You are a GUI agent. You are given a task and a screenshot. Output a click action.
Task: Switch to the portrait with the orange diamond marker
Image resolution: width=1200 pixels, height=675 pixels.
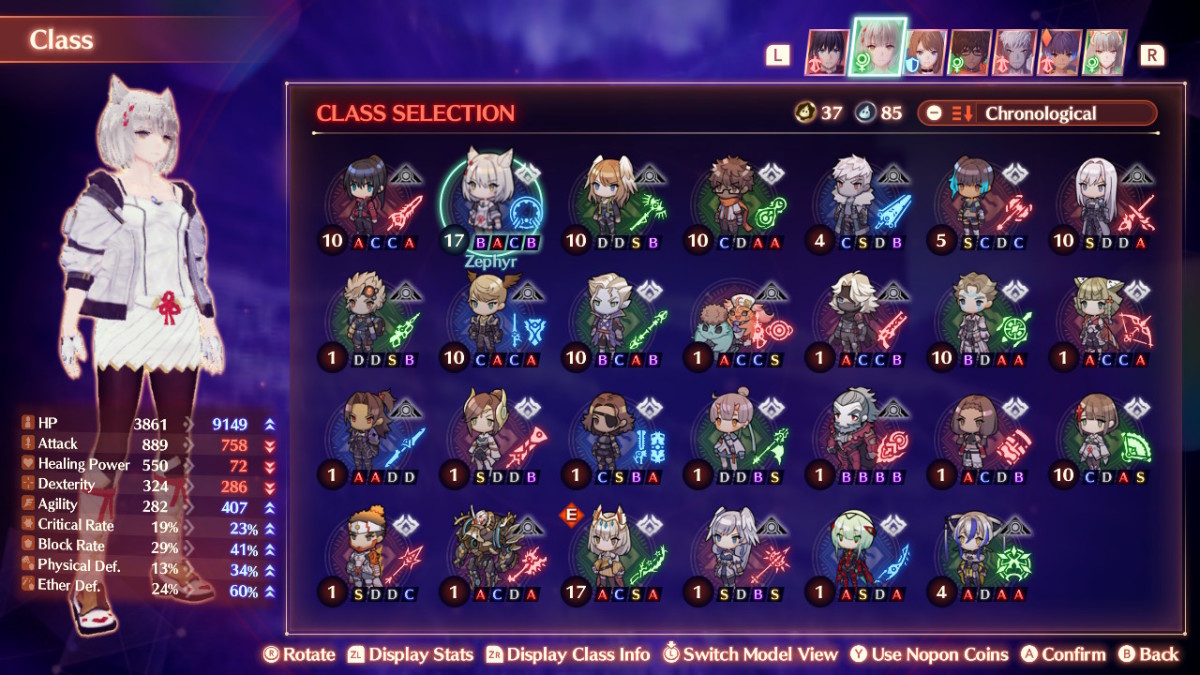point(1059,52)
